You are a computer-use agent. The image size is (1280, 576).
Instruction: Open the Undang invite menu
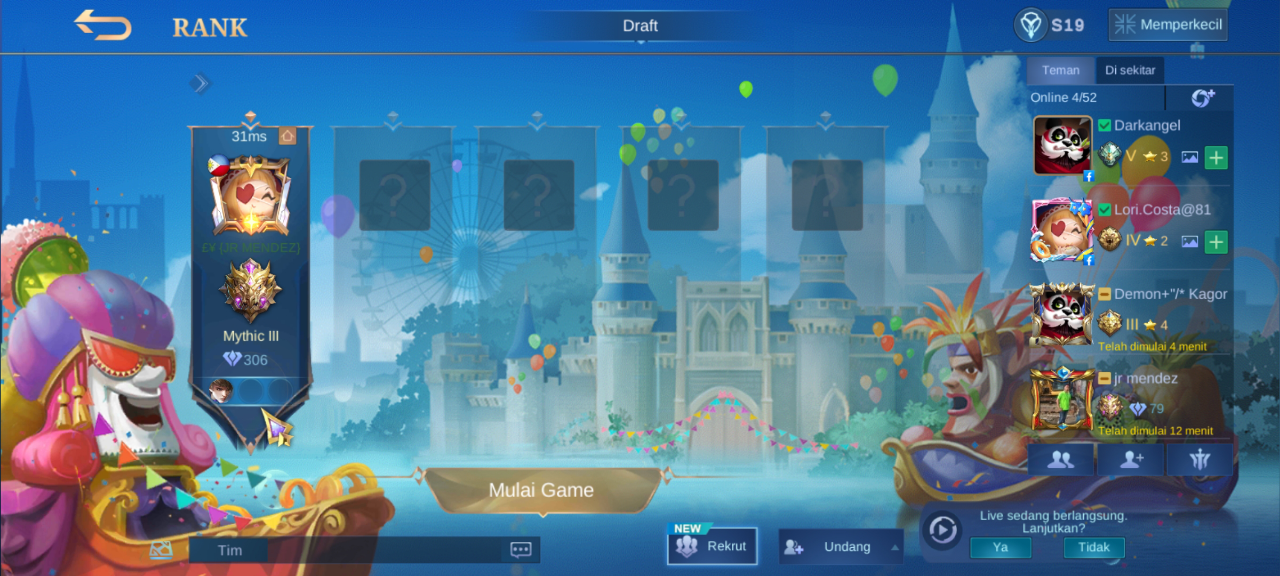[841, 547]
